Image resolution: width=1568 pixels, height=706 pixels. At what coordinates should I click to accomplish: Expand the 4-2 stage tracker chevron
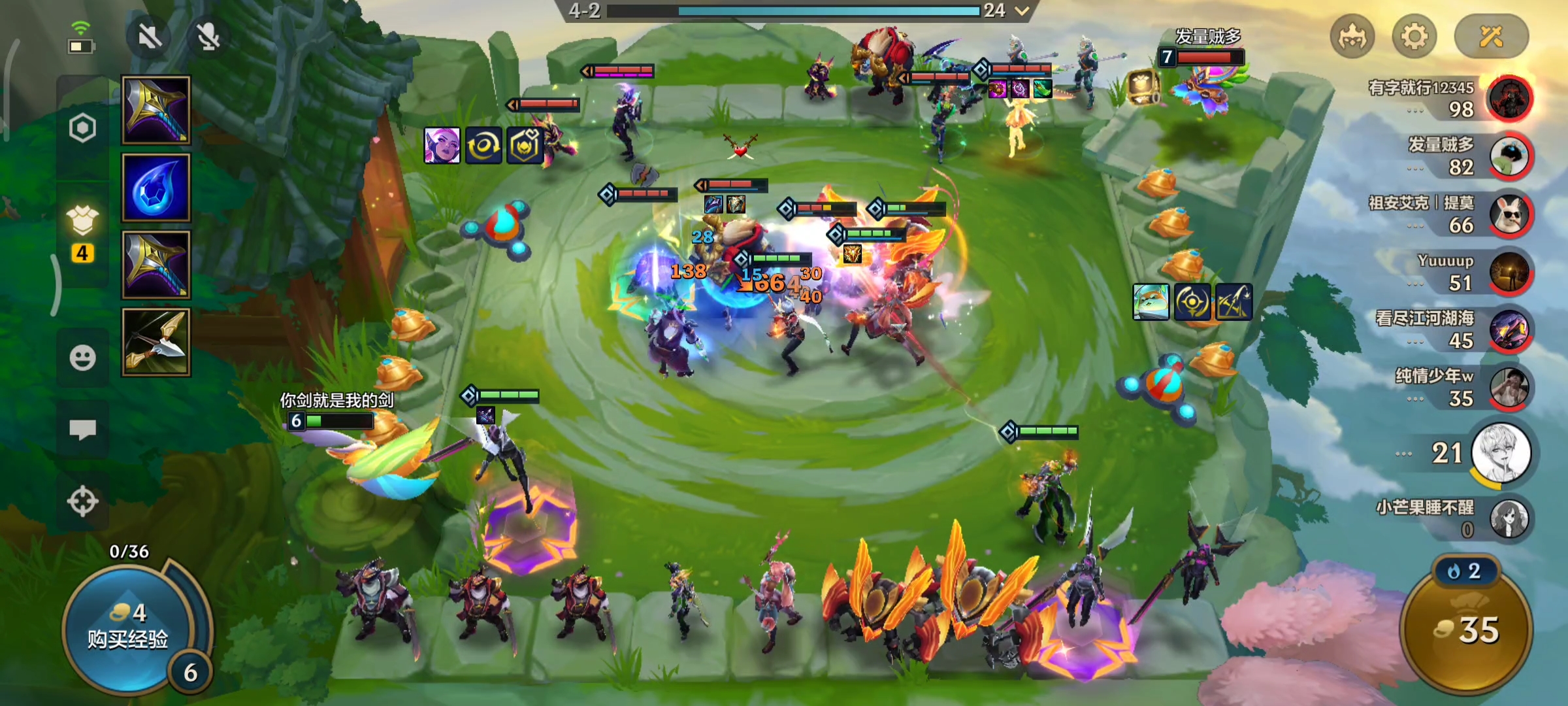coord(1022,10)
